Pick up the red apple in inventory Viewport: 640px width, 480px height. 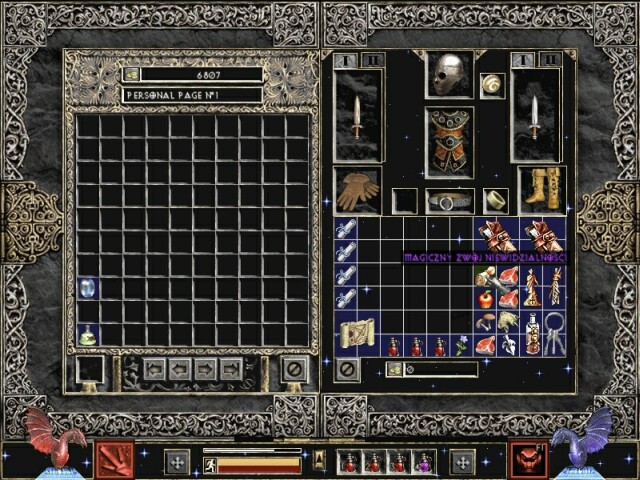click(x=485, y=298)
